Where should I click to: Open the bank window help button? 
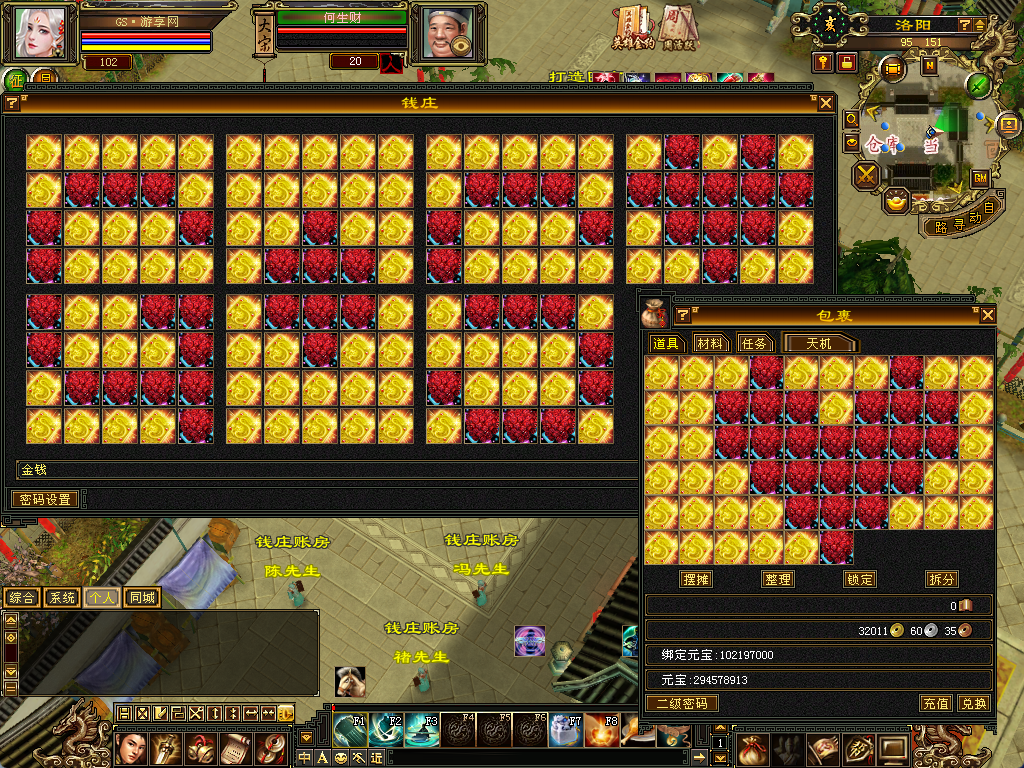point(13,103)
